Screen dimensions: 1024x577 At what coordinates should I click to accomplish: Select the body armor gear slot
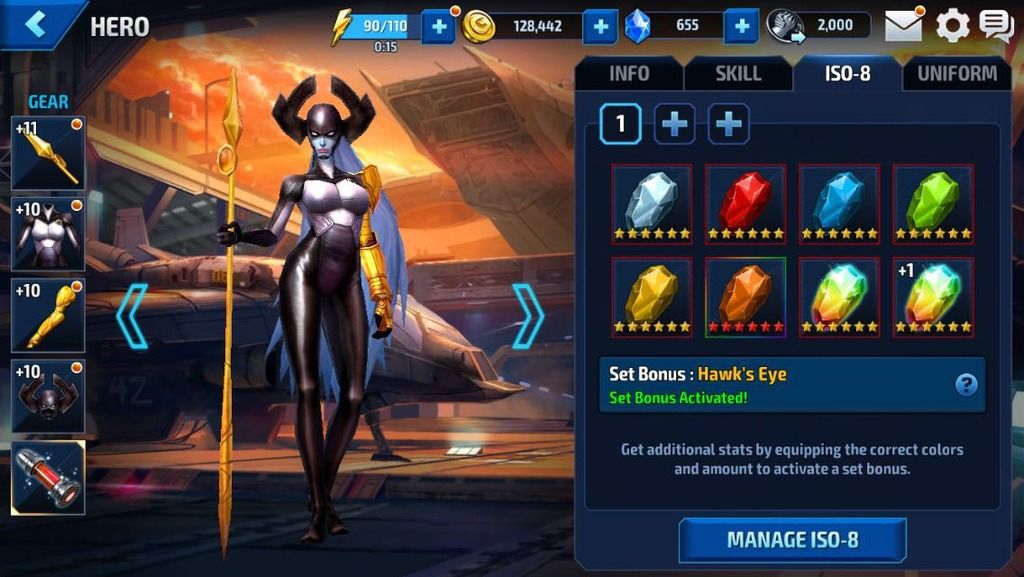(48, 234)
